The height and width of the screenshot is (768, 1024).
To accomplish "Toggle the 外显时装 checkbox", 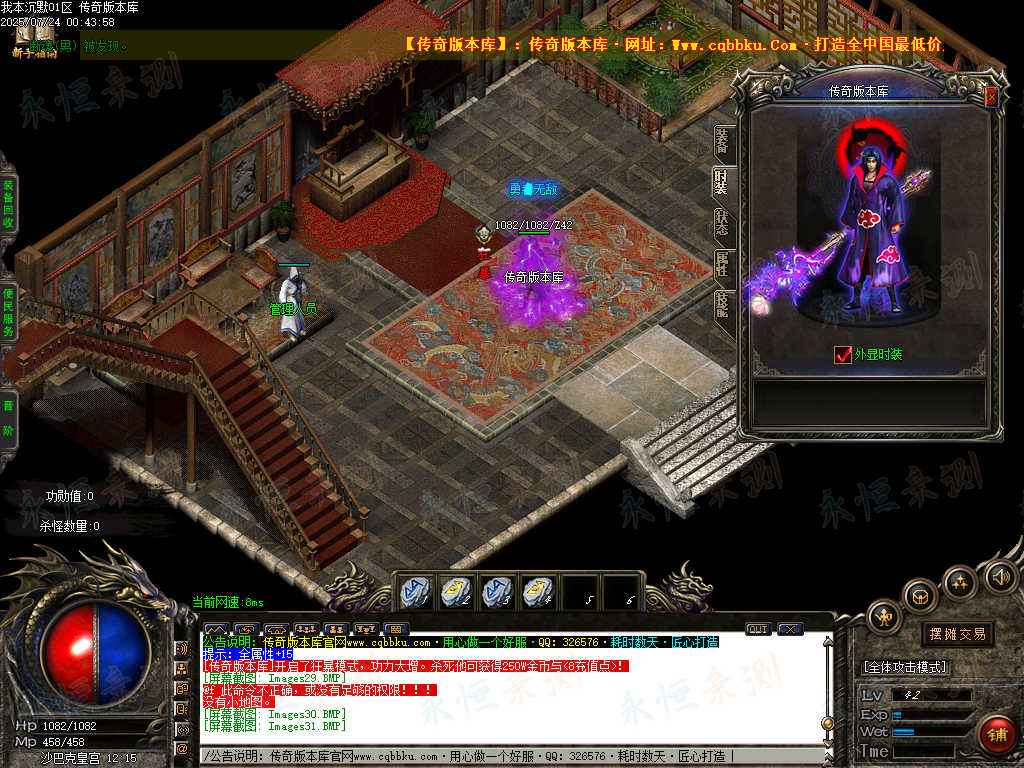I will (x=842, y=354).
